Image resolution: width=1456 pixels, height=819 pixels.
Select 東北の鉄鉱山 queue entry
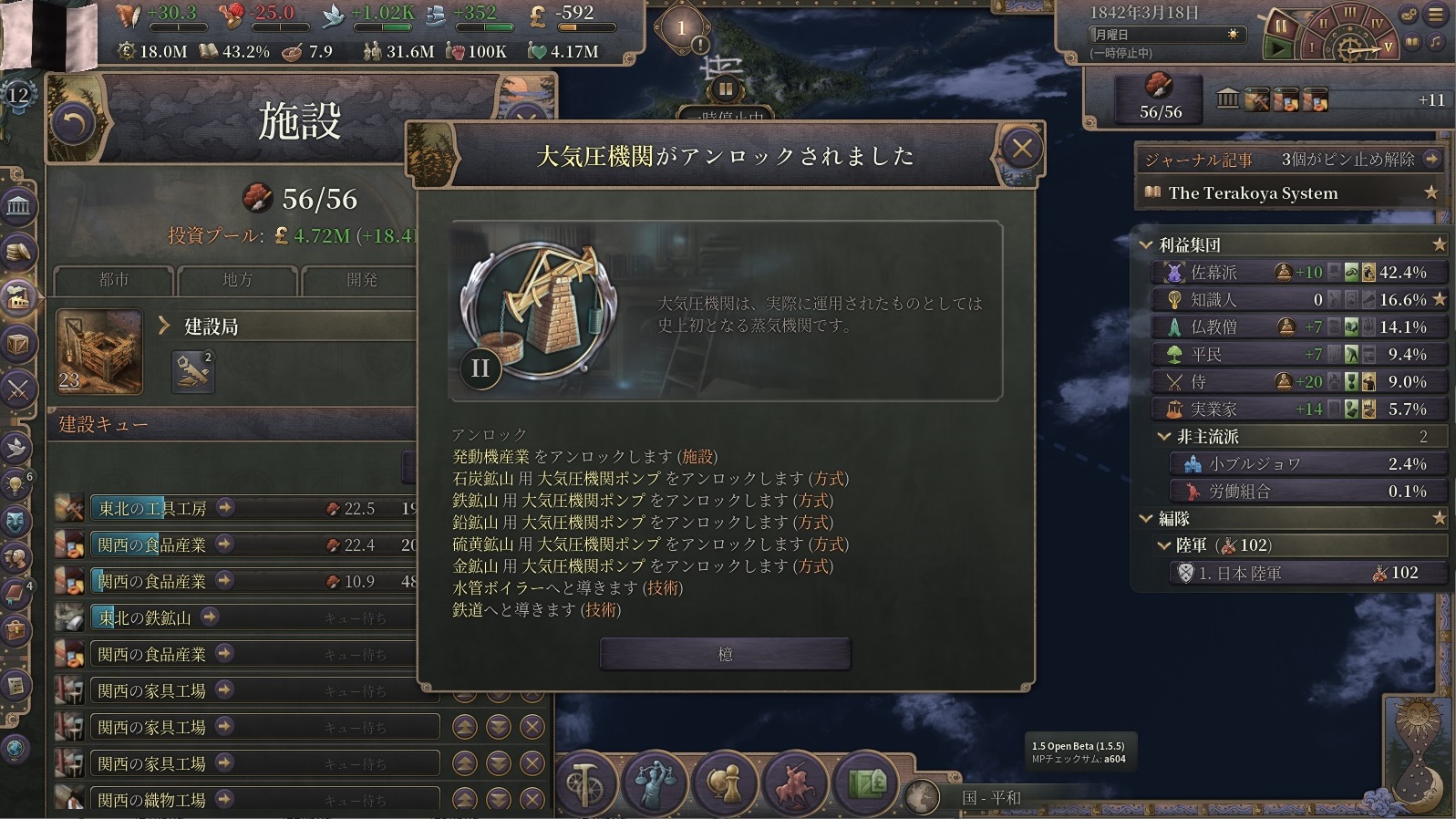[145, 617]
